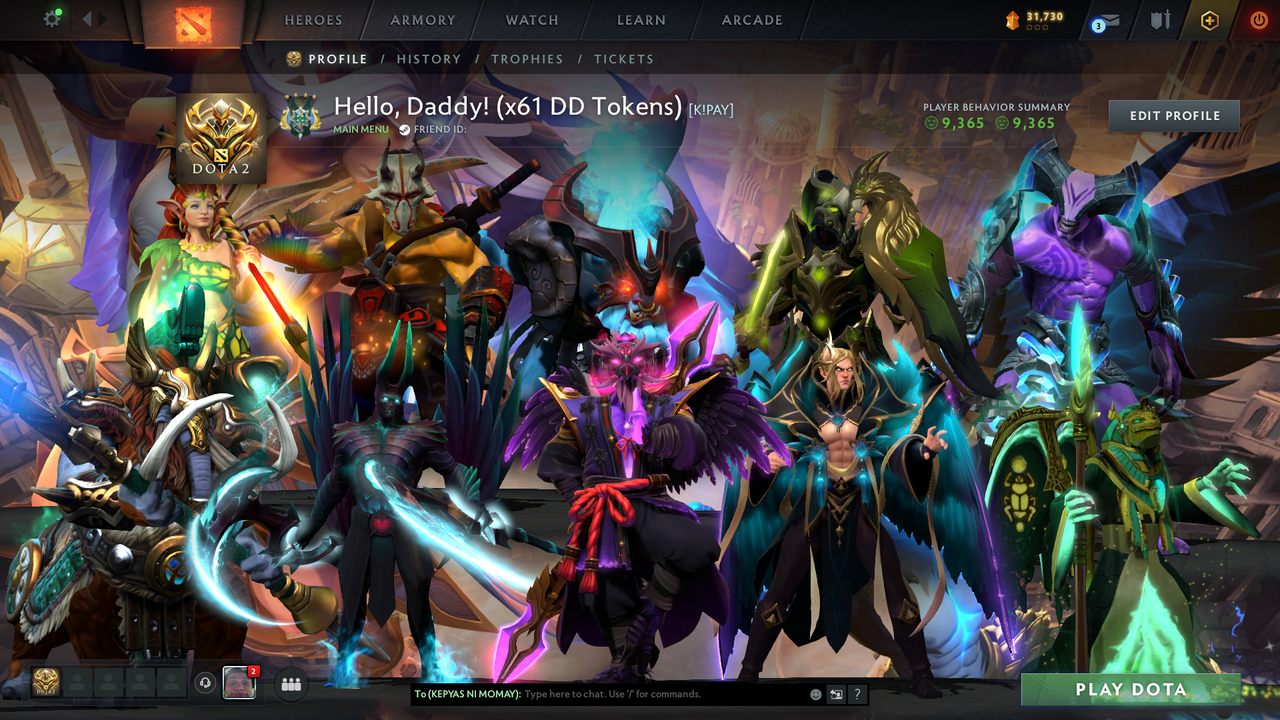
Task: Click the help question mark icon
Action: 857,694
